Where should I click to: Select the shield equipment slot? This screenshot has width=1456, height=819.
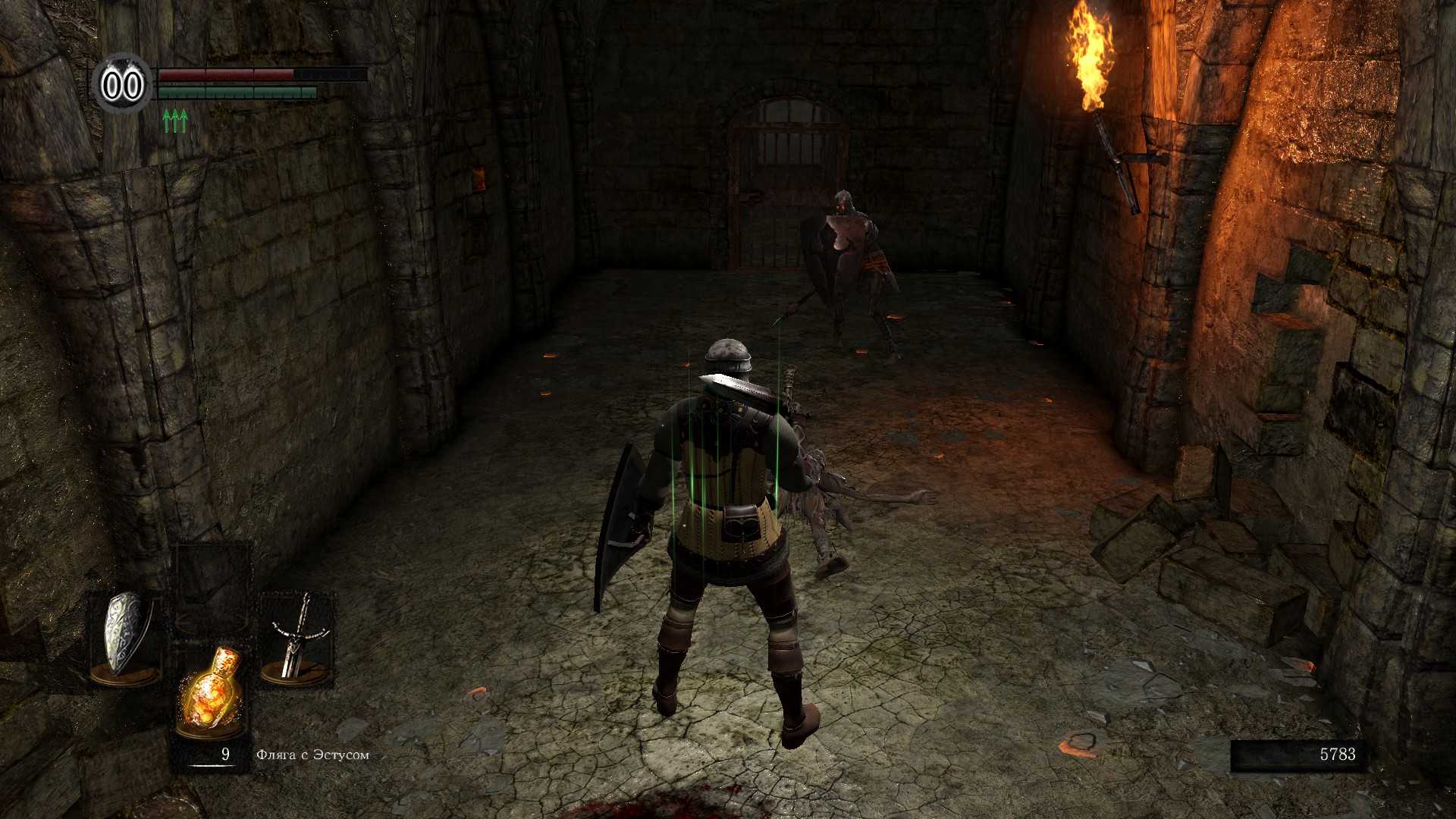coord(126,637)
